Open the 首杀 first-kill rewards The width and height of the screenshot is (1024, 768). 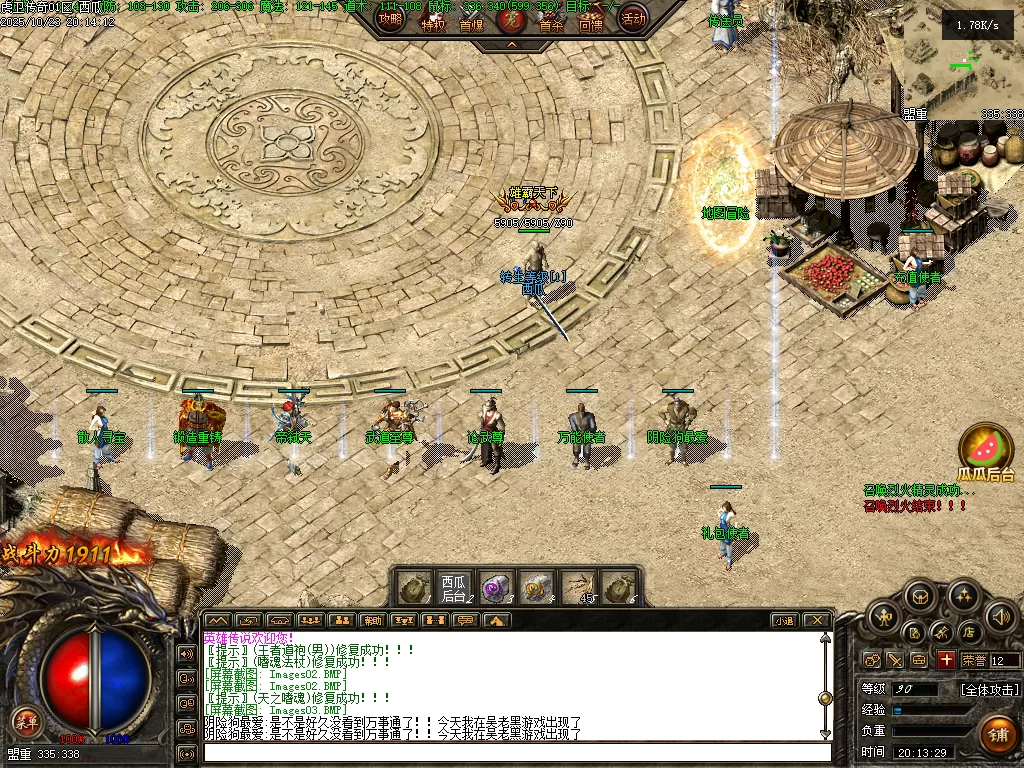pyautogui.click(x=551, y=20)
